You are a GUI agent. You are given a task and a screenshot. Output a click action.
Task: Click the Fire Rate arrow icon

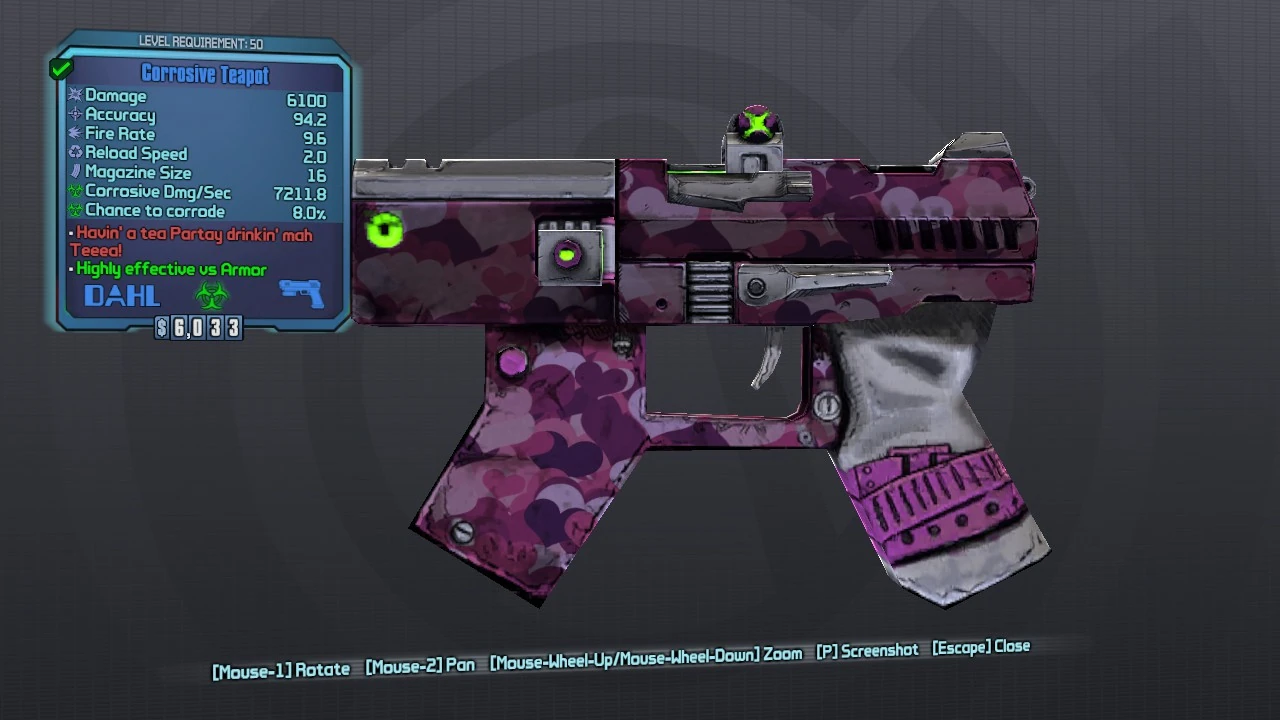point(75,134)
